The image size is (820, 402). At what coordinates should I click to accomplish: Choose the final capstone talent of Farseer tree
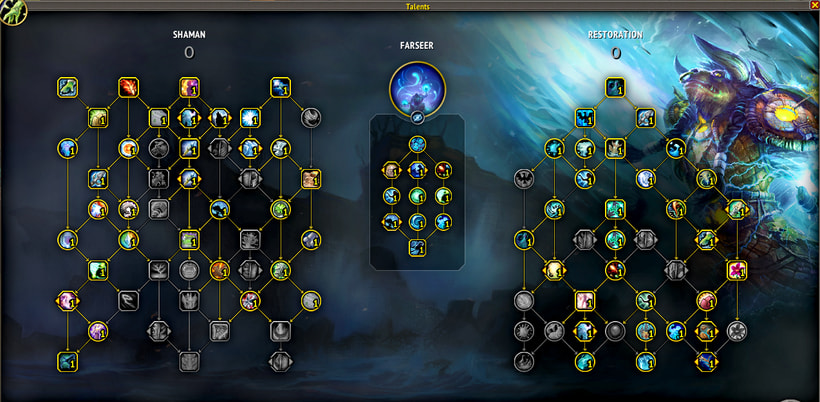[417, 248]
